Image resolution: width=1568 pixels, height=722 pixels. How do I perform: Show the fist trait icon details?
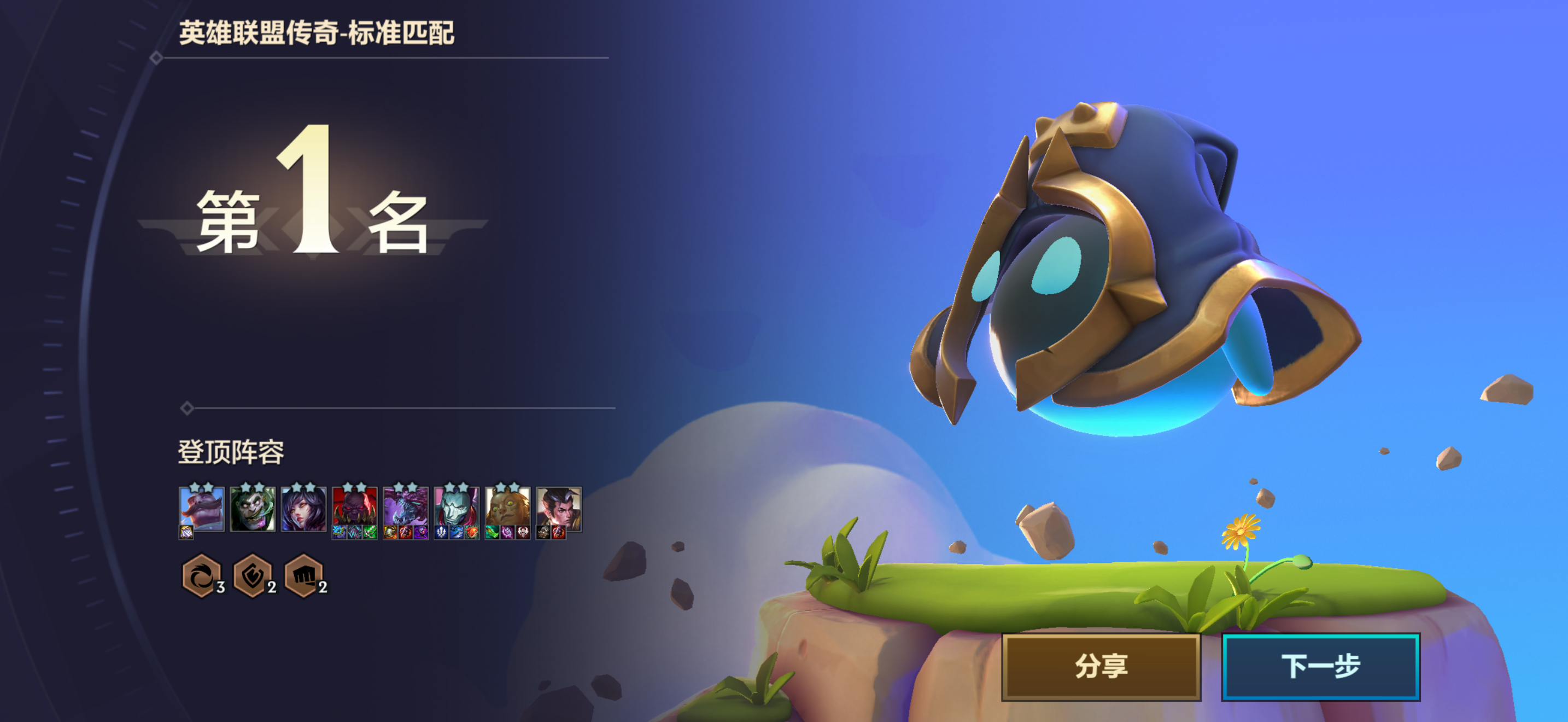(x=303, y=575)
